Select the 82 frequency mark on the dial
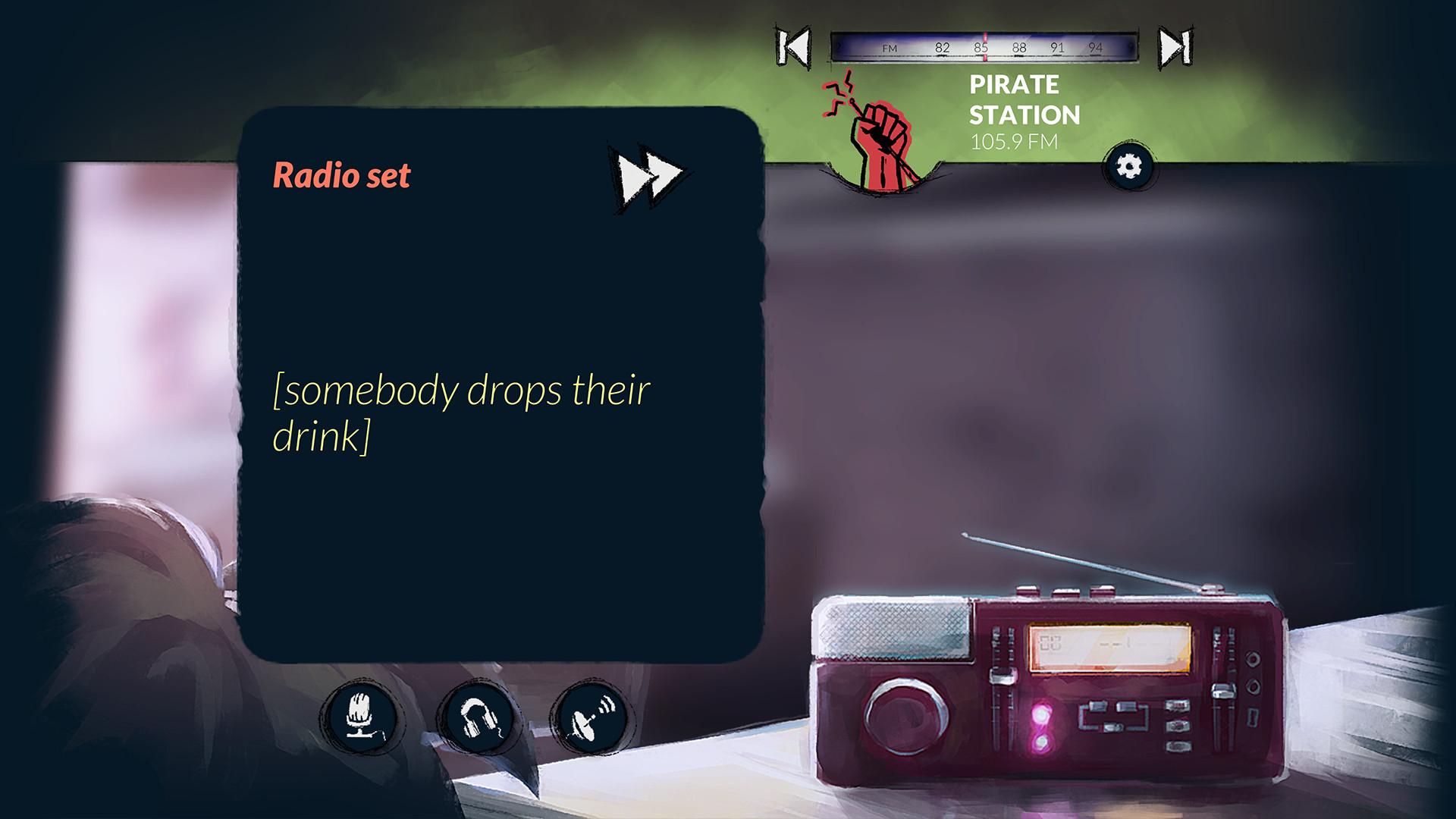The image size is (1456, 819). pos(940,46)
